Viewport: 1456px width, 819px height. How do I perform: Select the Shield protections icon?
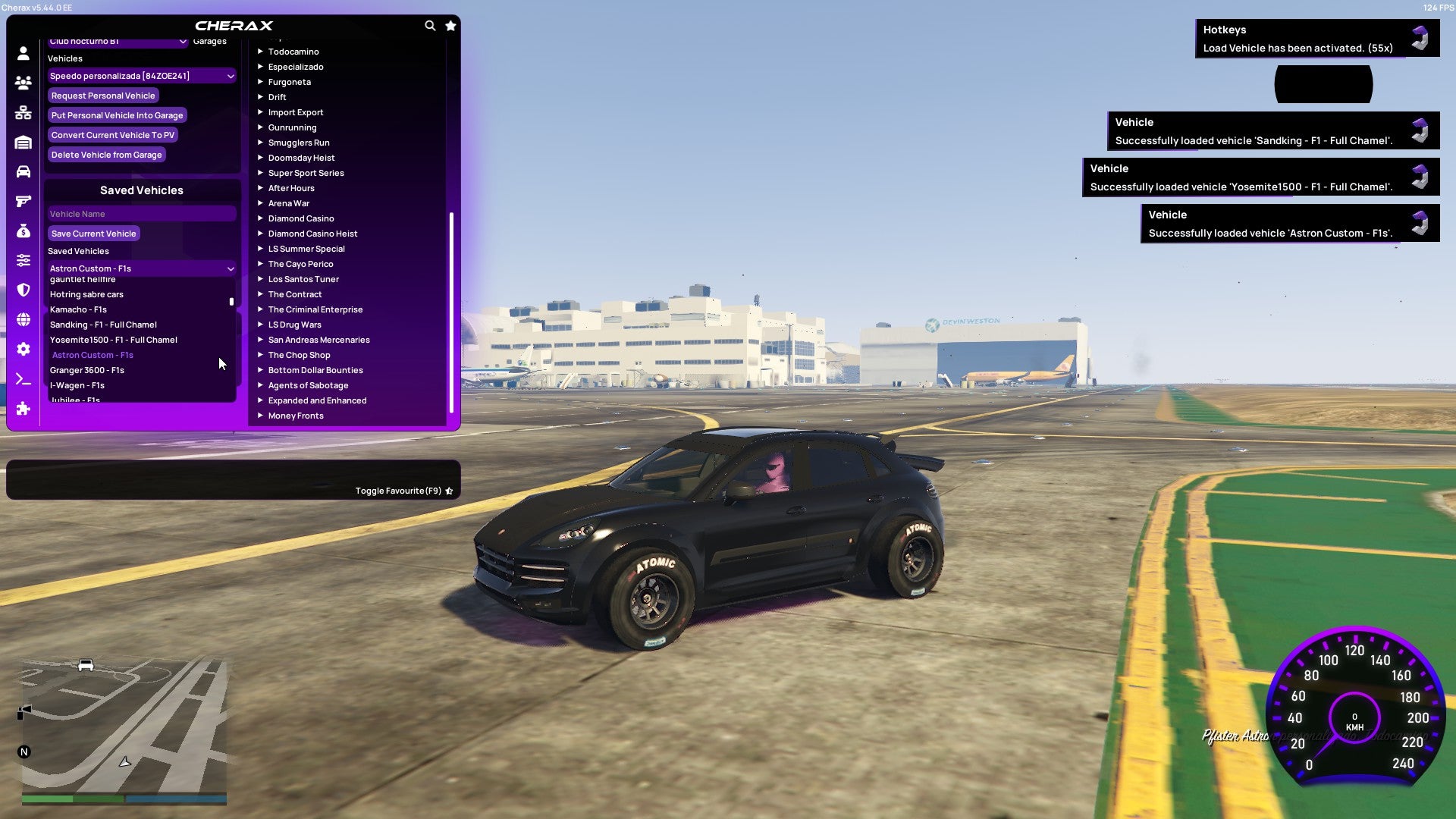click(23, 289)
